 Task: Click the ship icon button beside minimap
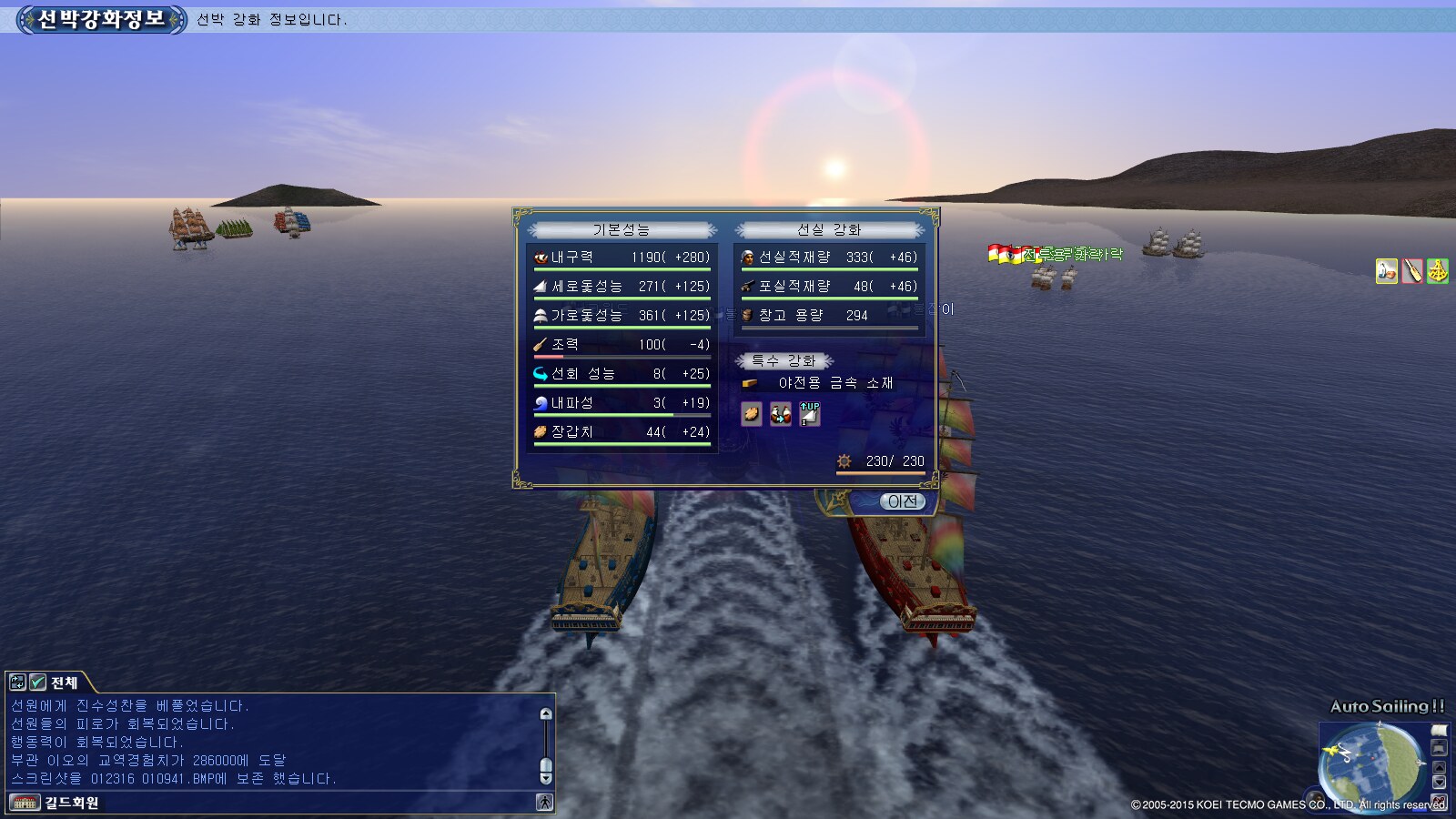point(1439,748)
